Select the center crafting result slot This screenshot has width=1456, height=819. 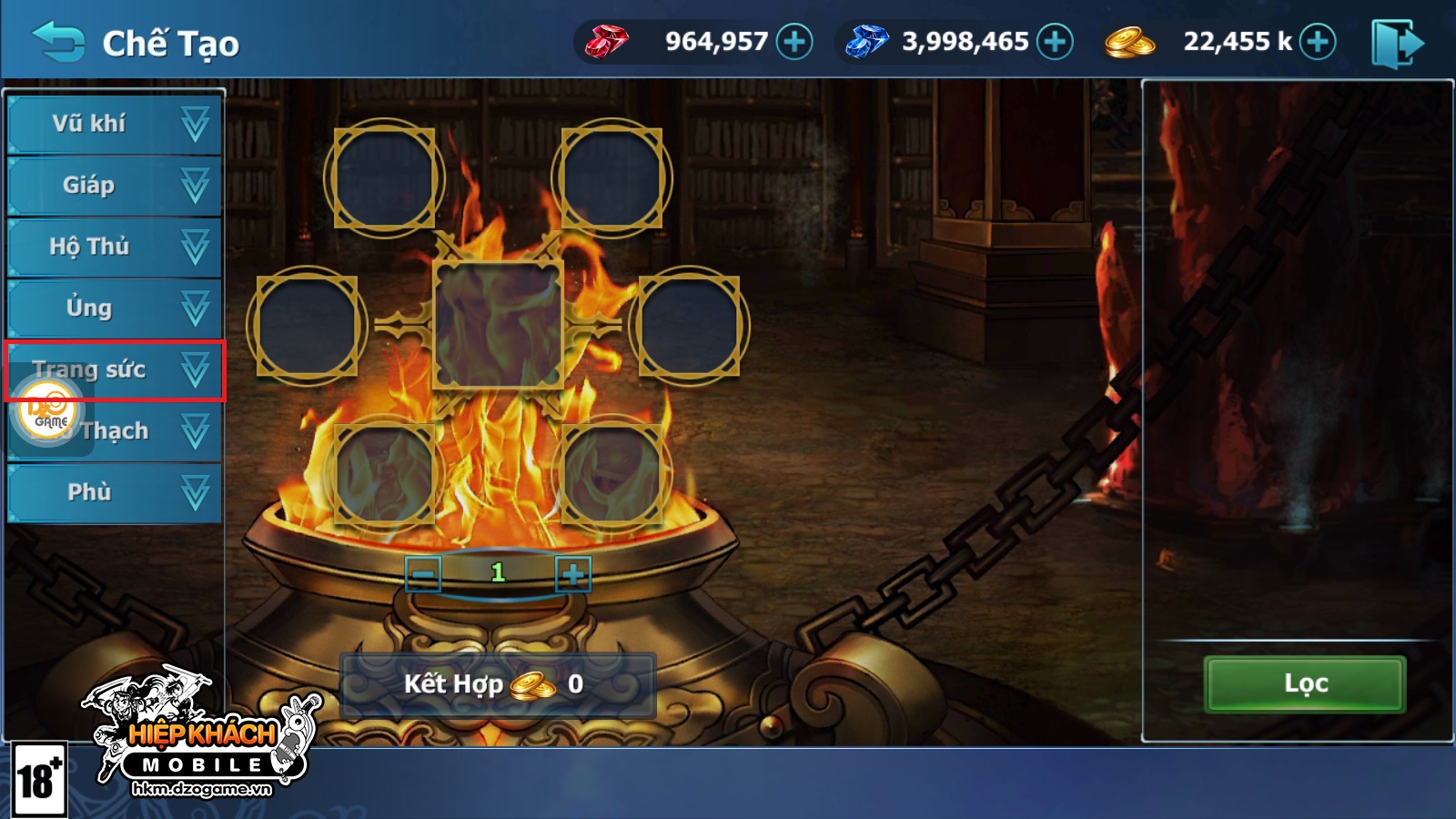498,324
